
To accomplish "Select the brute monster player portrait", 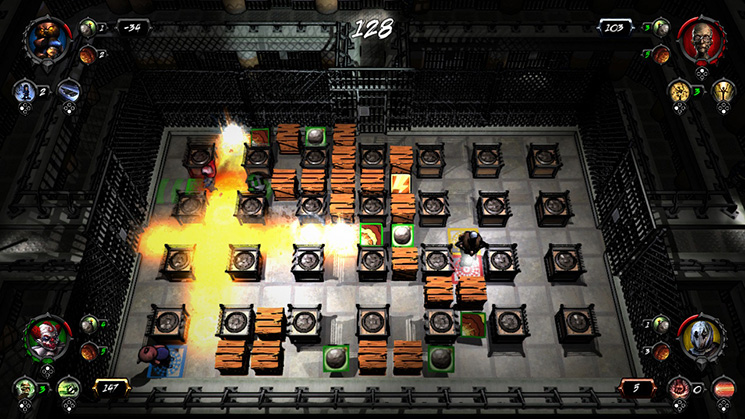I will (x=48, y=40).
